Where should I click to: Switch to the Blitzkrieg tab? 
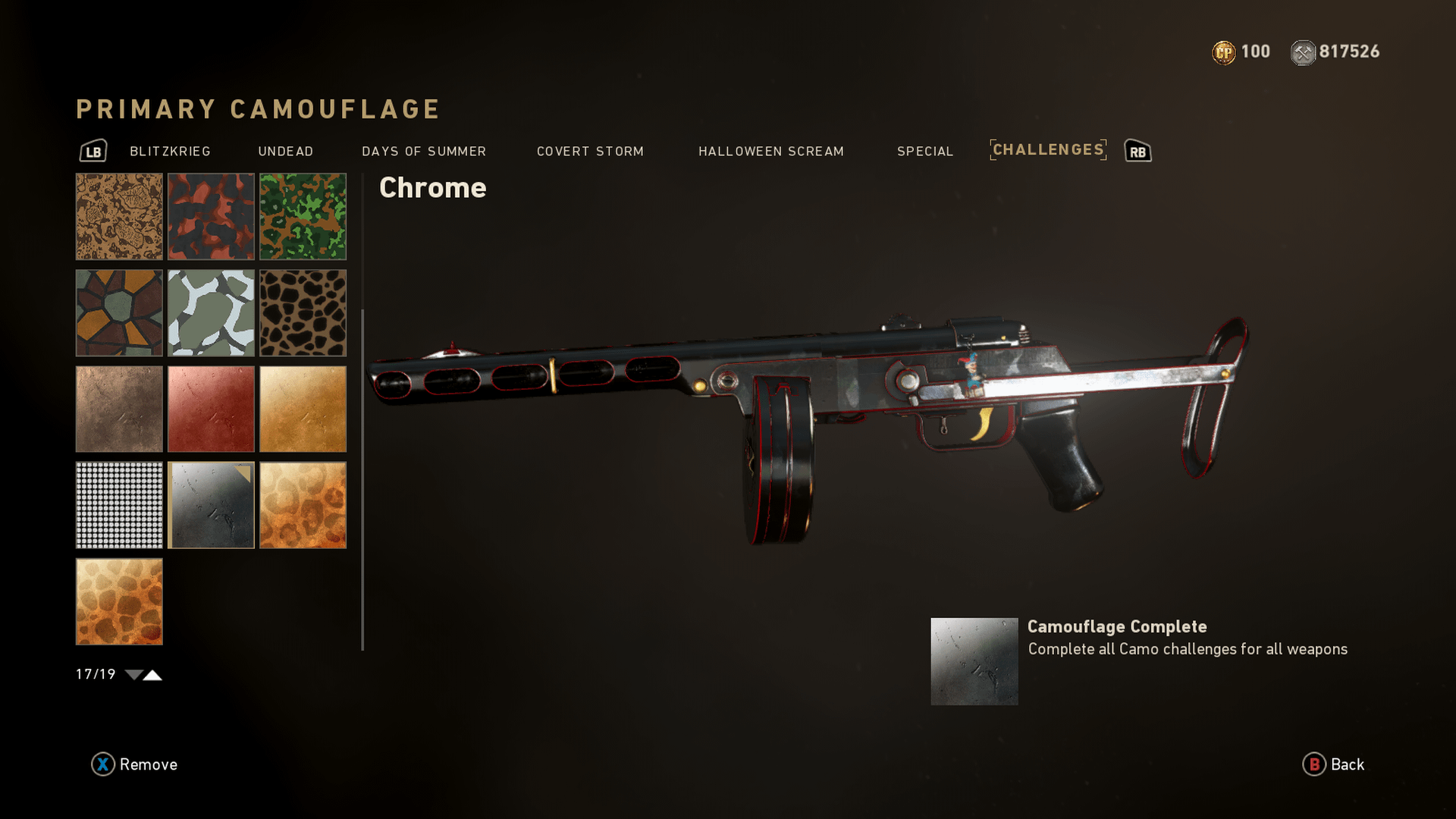pyautogui.click(x=170, y=152)
